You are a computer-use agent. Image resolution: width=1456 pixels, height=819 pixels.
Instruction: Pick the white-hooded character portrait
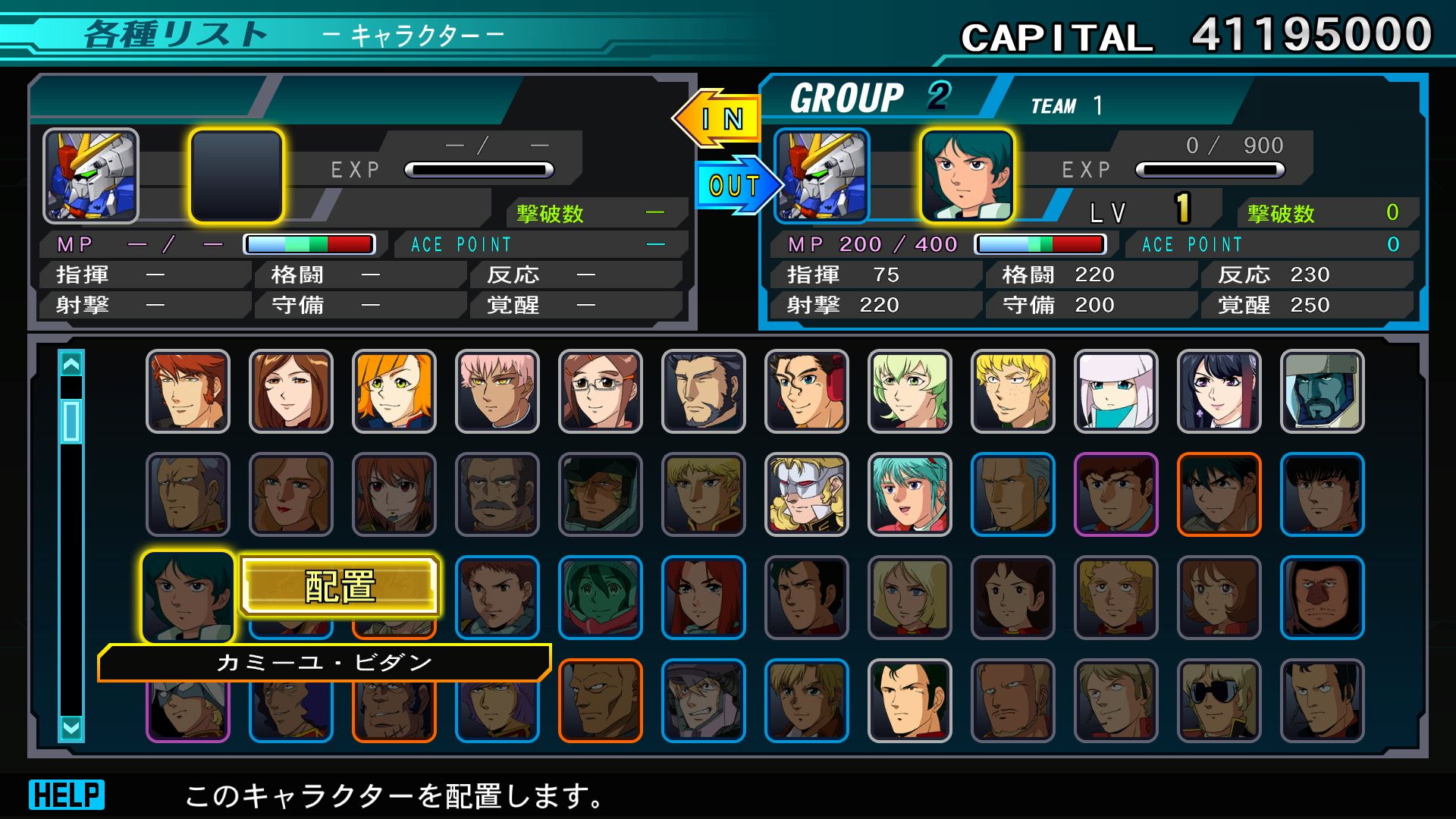(x=1116, y=391)
